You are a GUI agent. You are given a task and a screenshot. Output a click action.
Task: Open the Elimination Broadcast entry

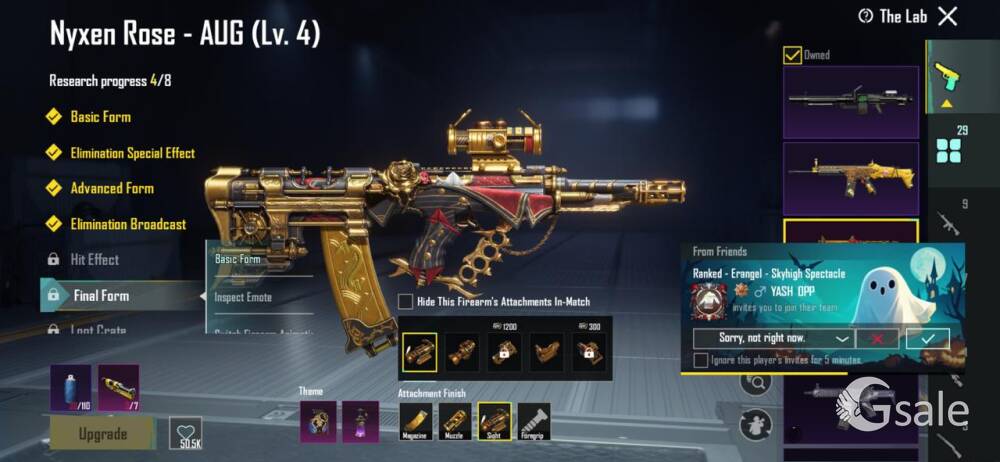[x=128, y=224]
